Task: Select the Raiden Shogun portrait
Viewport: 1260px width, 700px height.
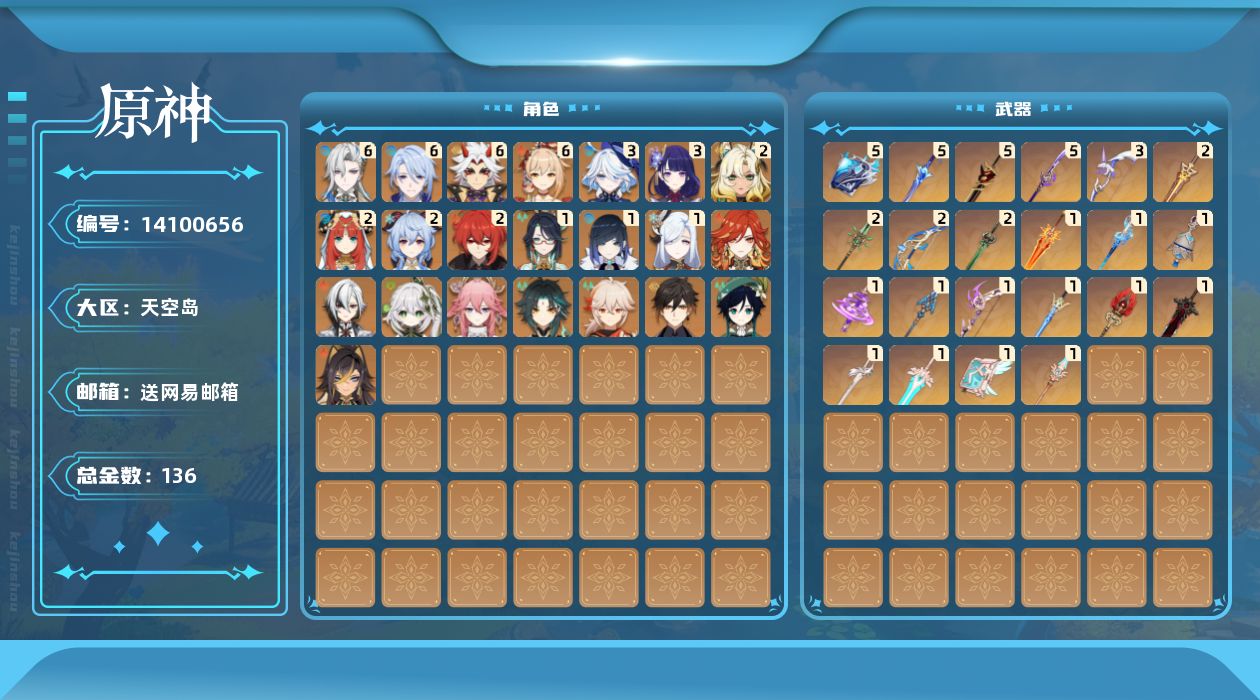Action: point(676,172)
